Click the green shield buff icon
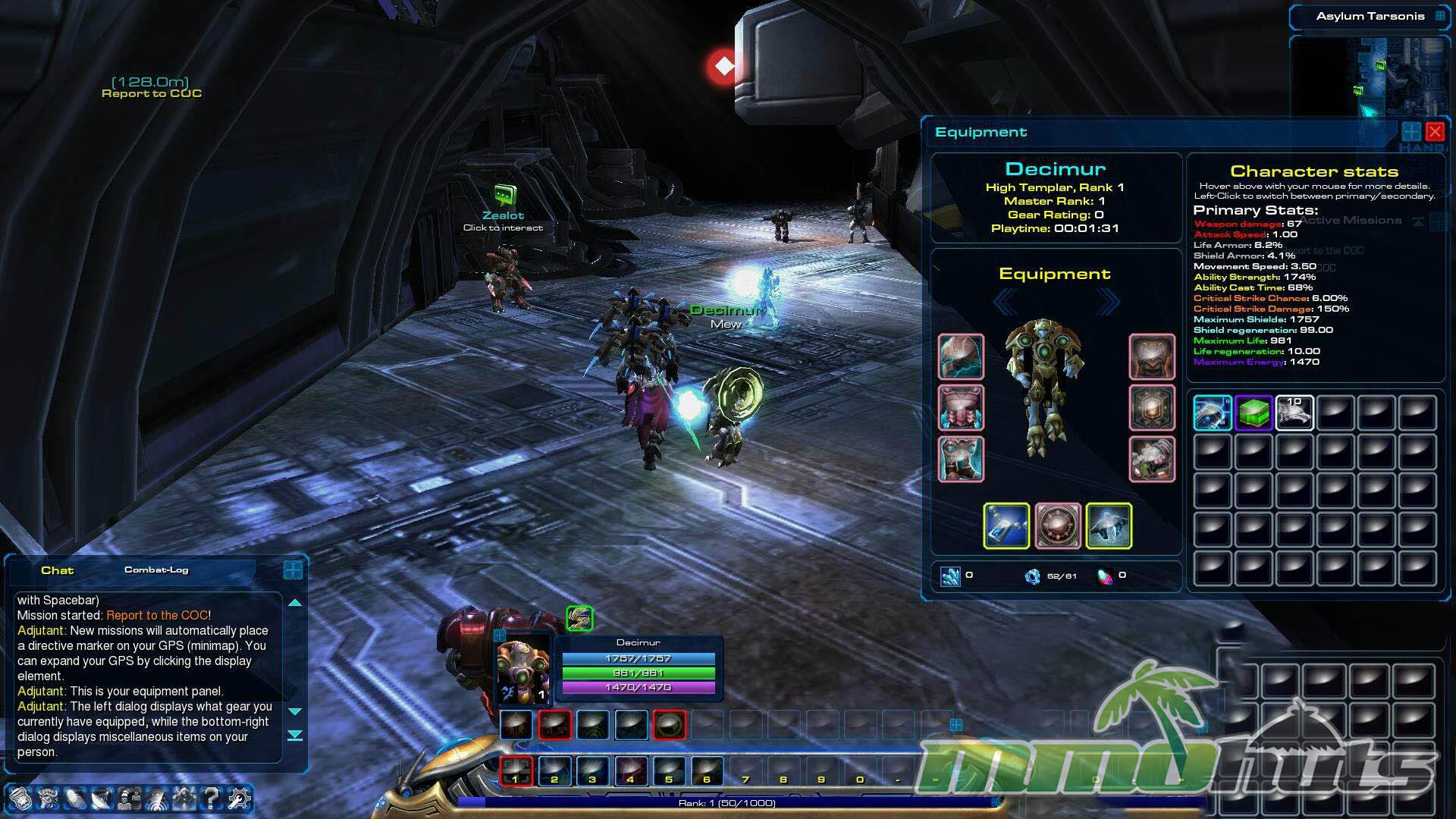 579,618
